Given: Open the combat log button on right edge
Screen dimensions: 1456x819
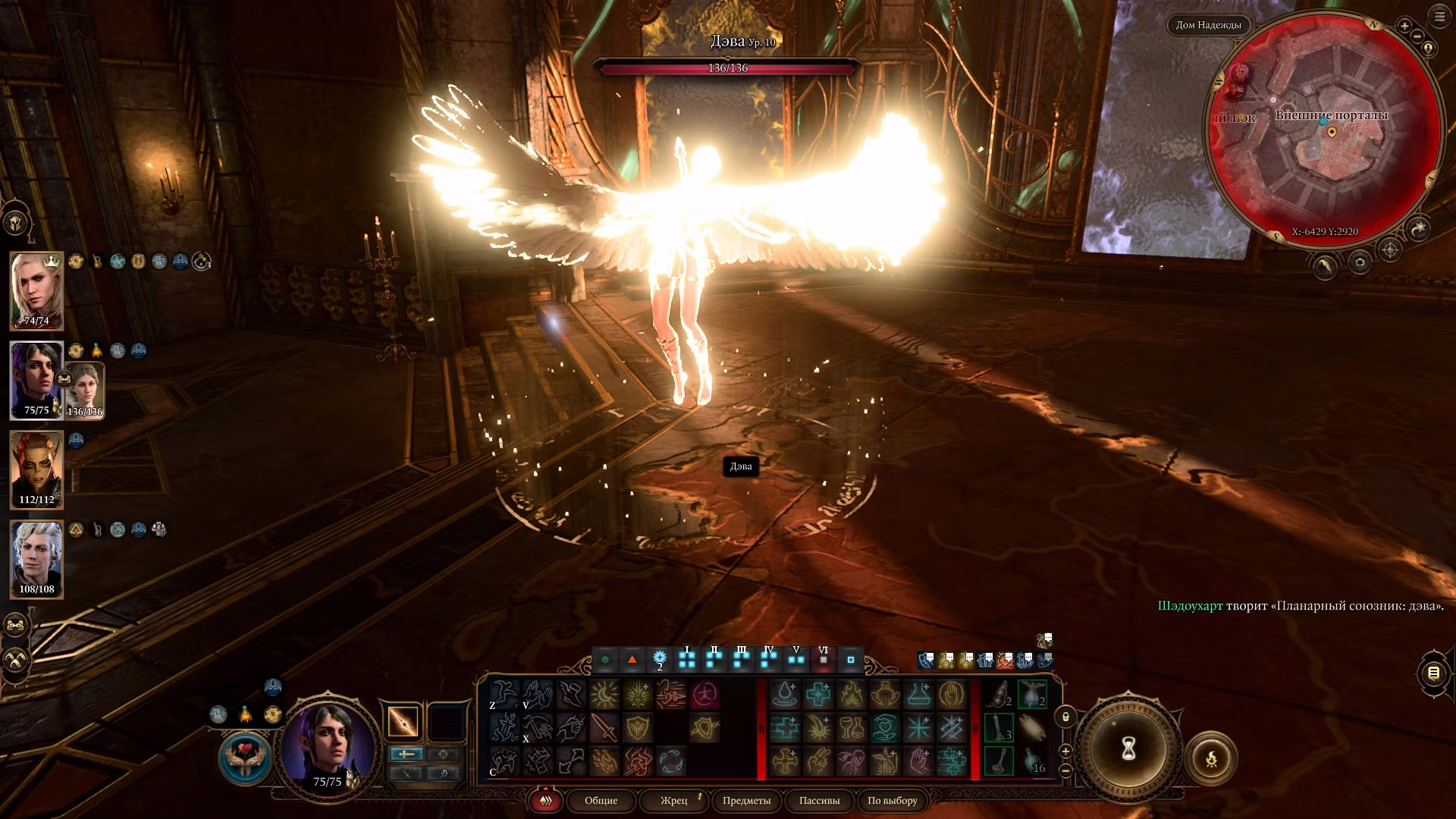Looking at the screenshot, I should pyautogui.click(x=1433, y=673).
